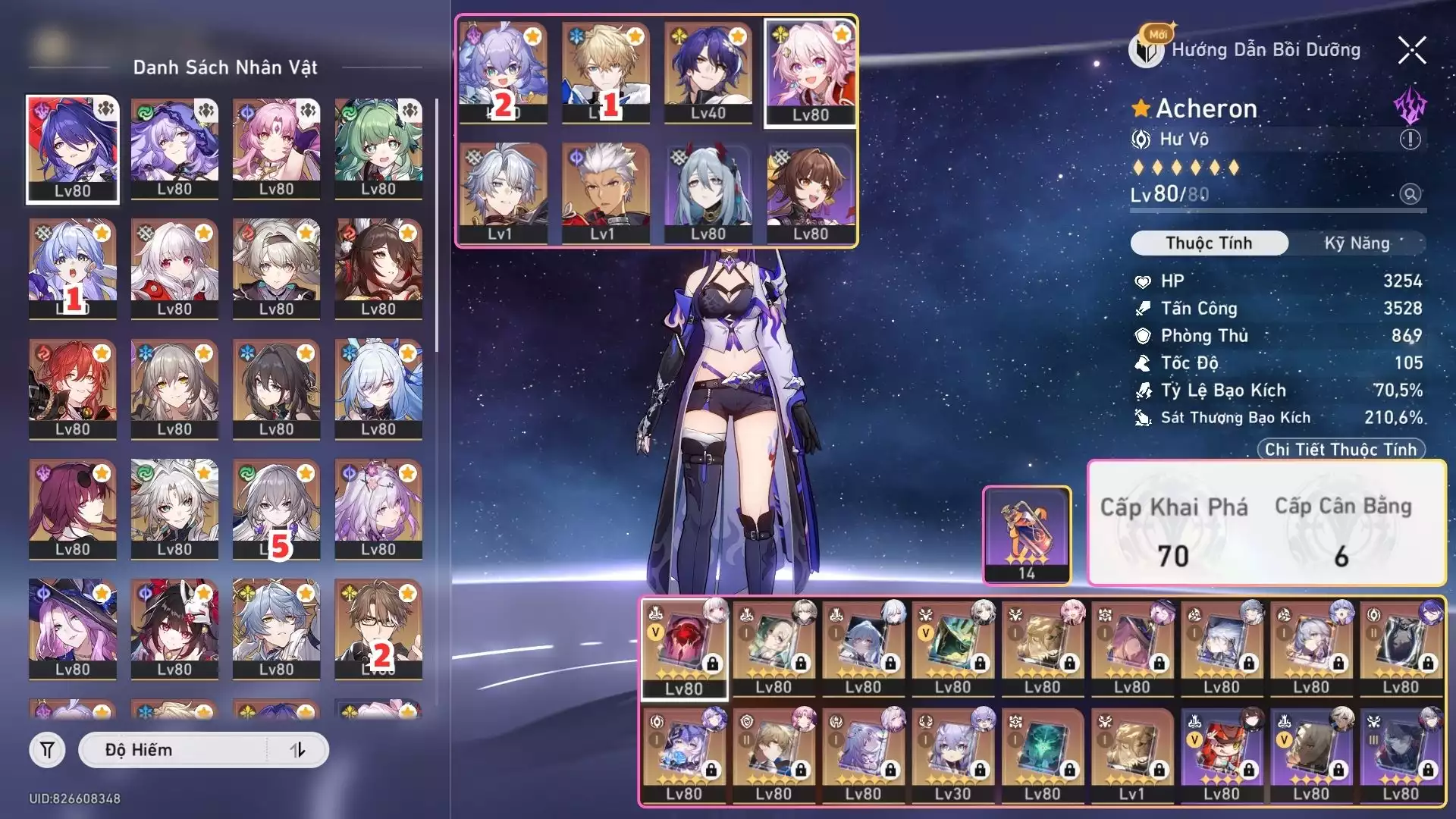1456x819 pixels.
Task: Select the red-haired character portrait
Action: pos(73,388)
